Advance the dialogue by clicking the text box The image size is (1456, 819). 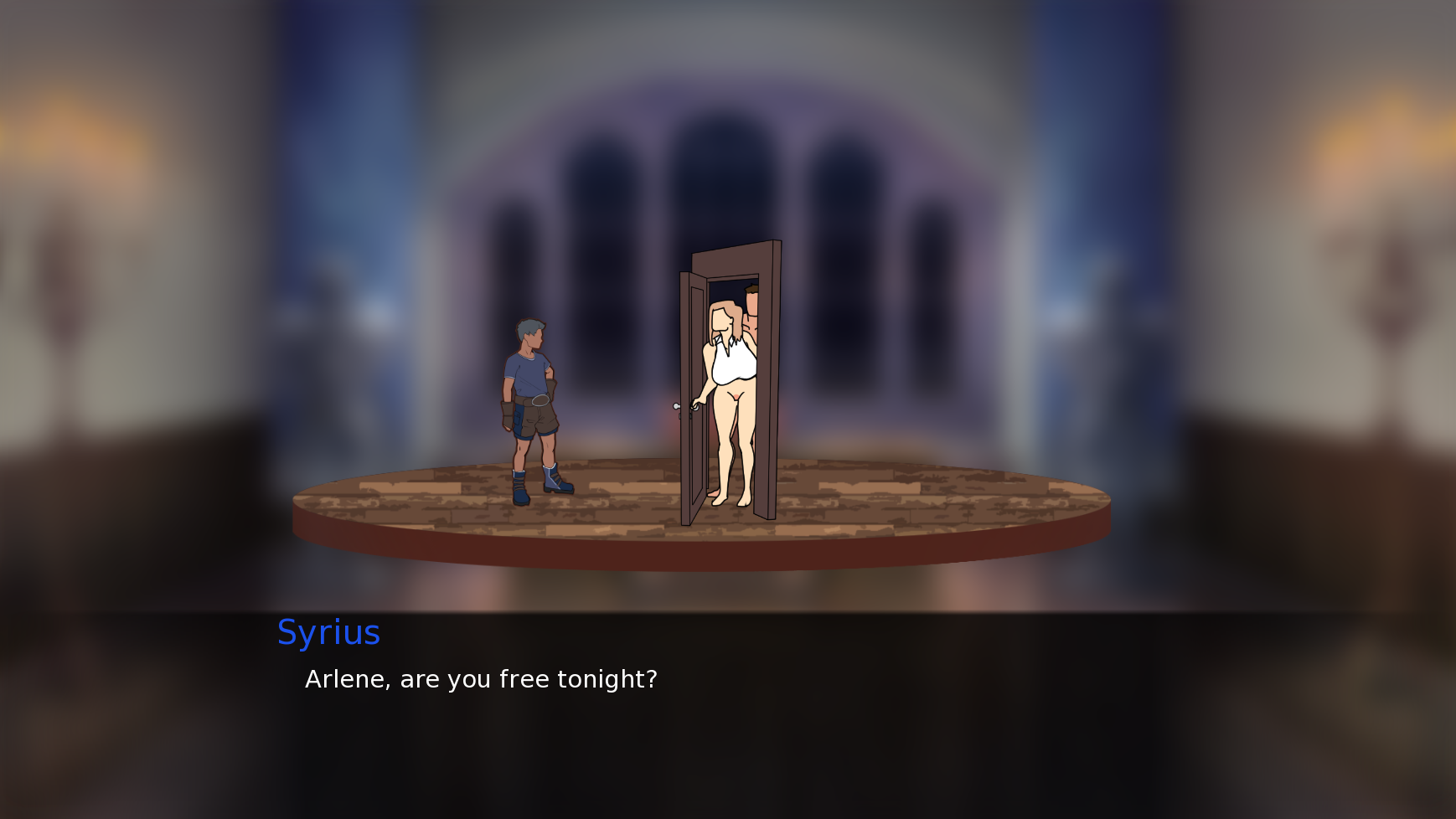[x=727, y=713]
